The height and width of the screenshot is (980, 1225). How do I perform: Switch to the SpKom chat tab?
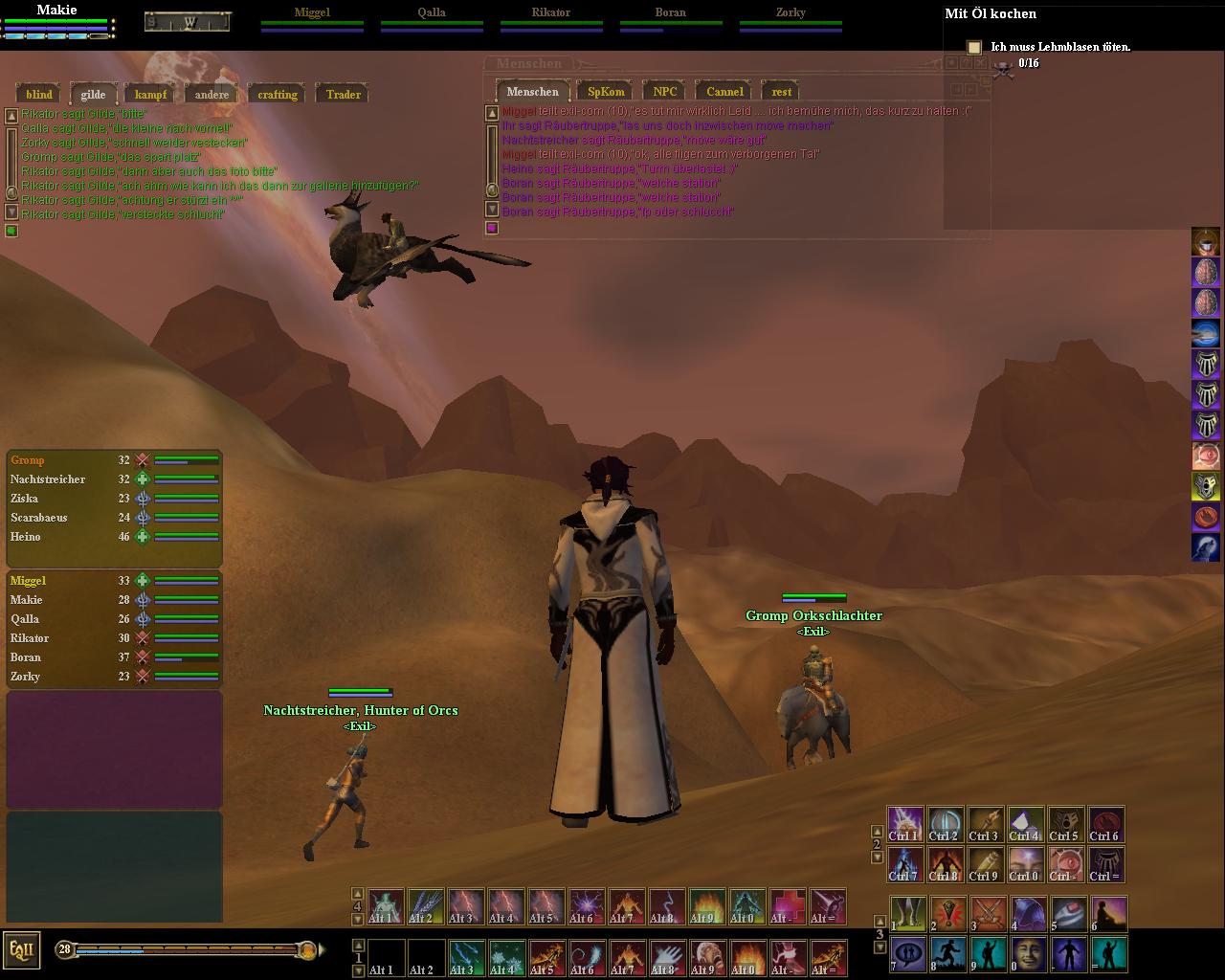606,92
